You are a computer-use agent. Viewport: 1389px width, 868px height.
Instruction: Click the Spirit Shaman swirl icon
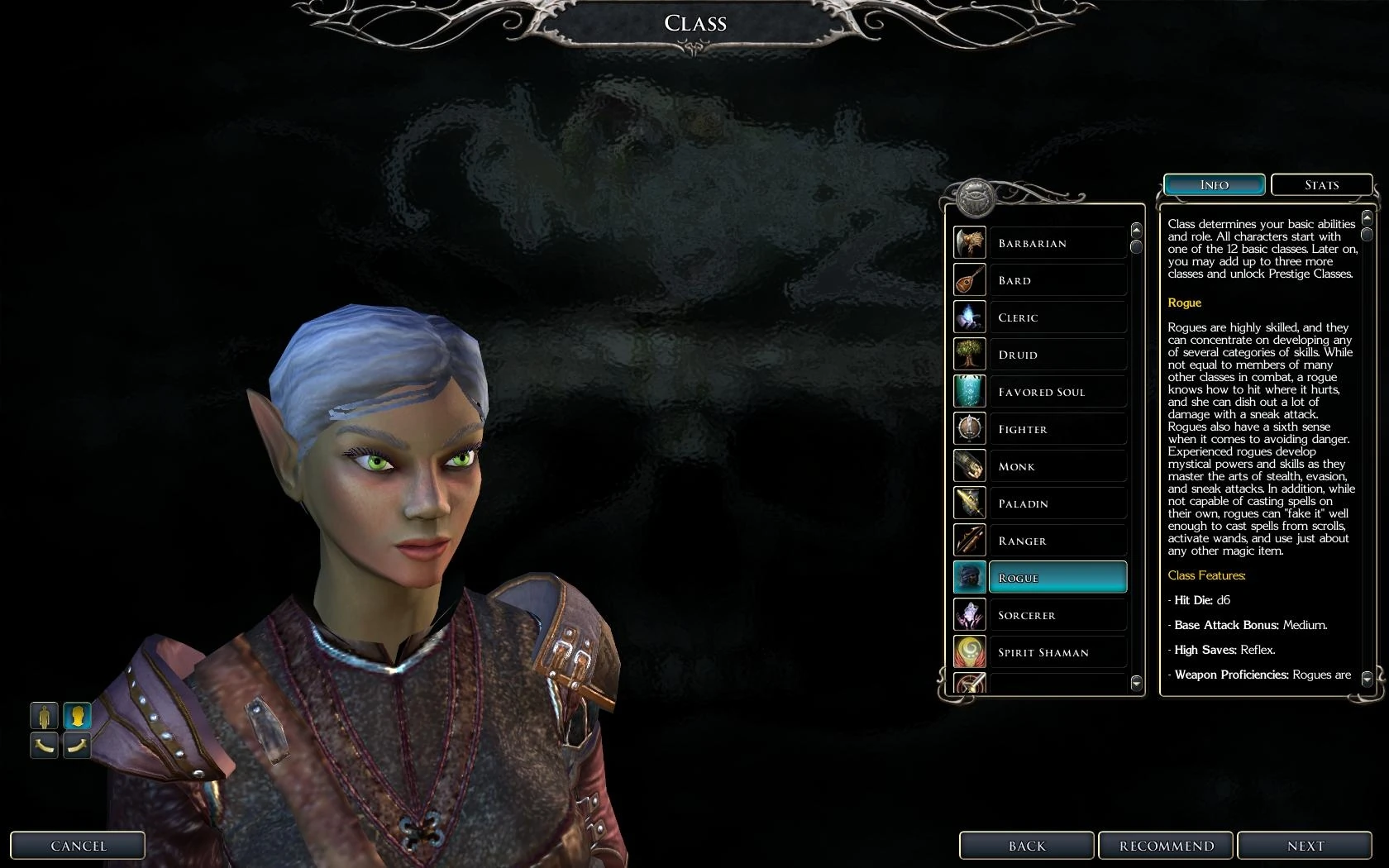point(969,651)
